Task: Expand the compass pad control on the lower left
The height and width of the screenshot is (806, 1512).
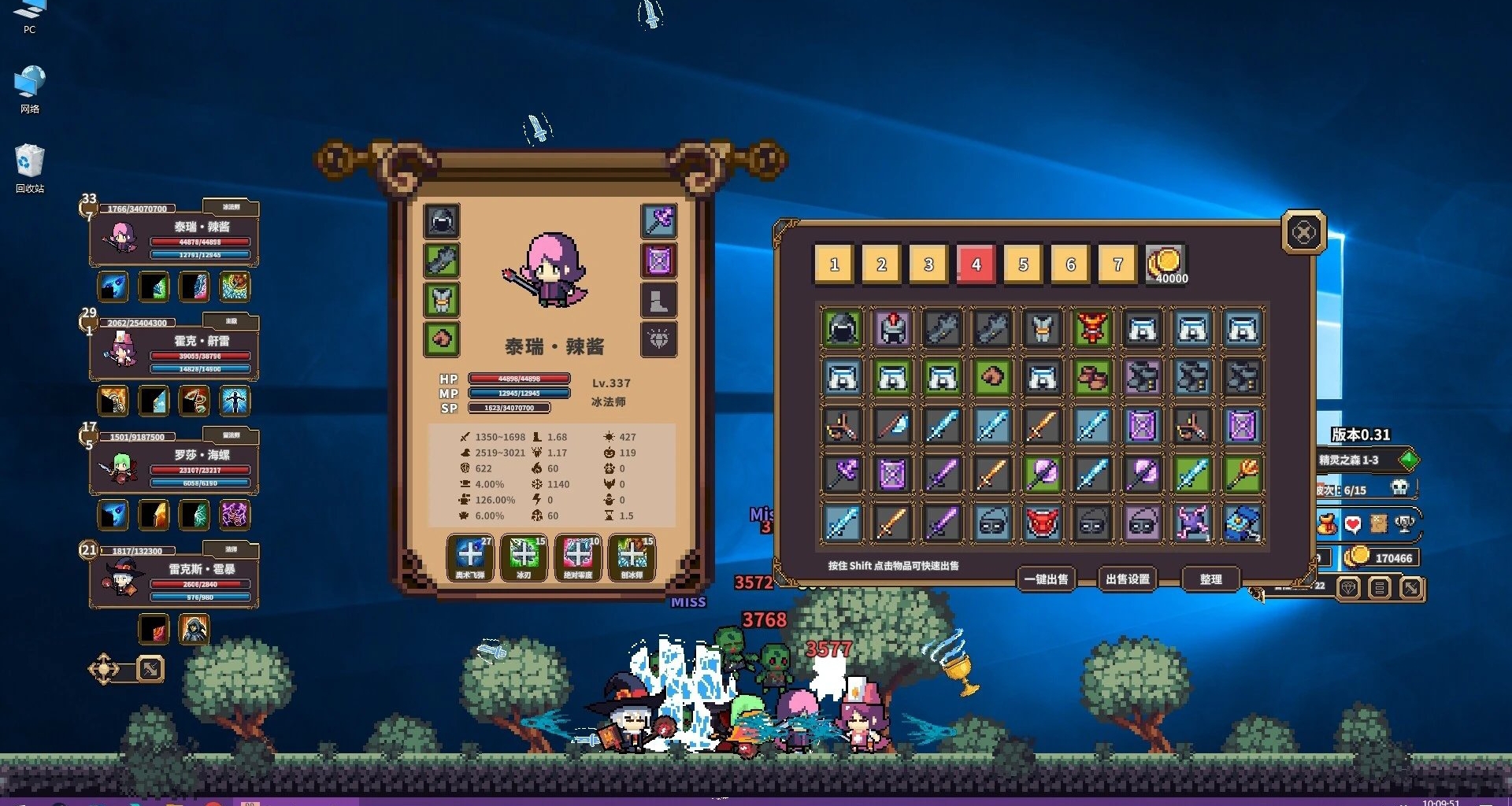Action: pos(105,668)
